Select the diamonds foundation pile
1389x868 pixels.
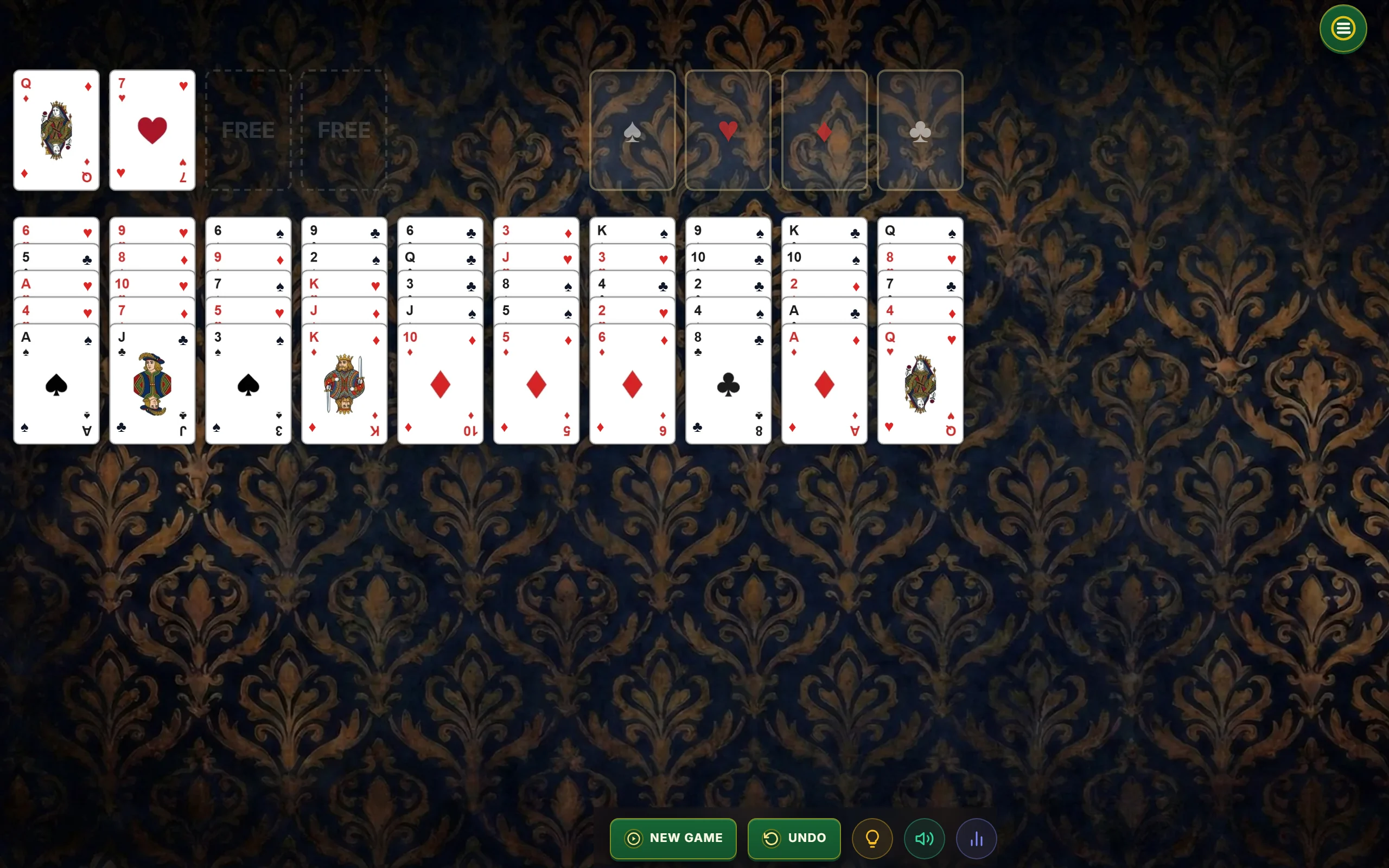pos(824,130)
